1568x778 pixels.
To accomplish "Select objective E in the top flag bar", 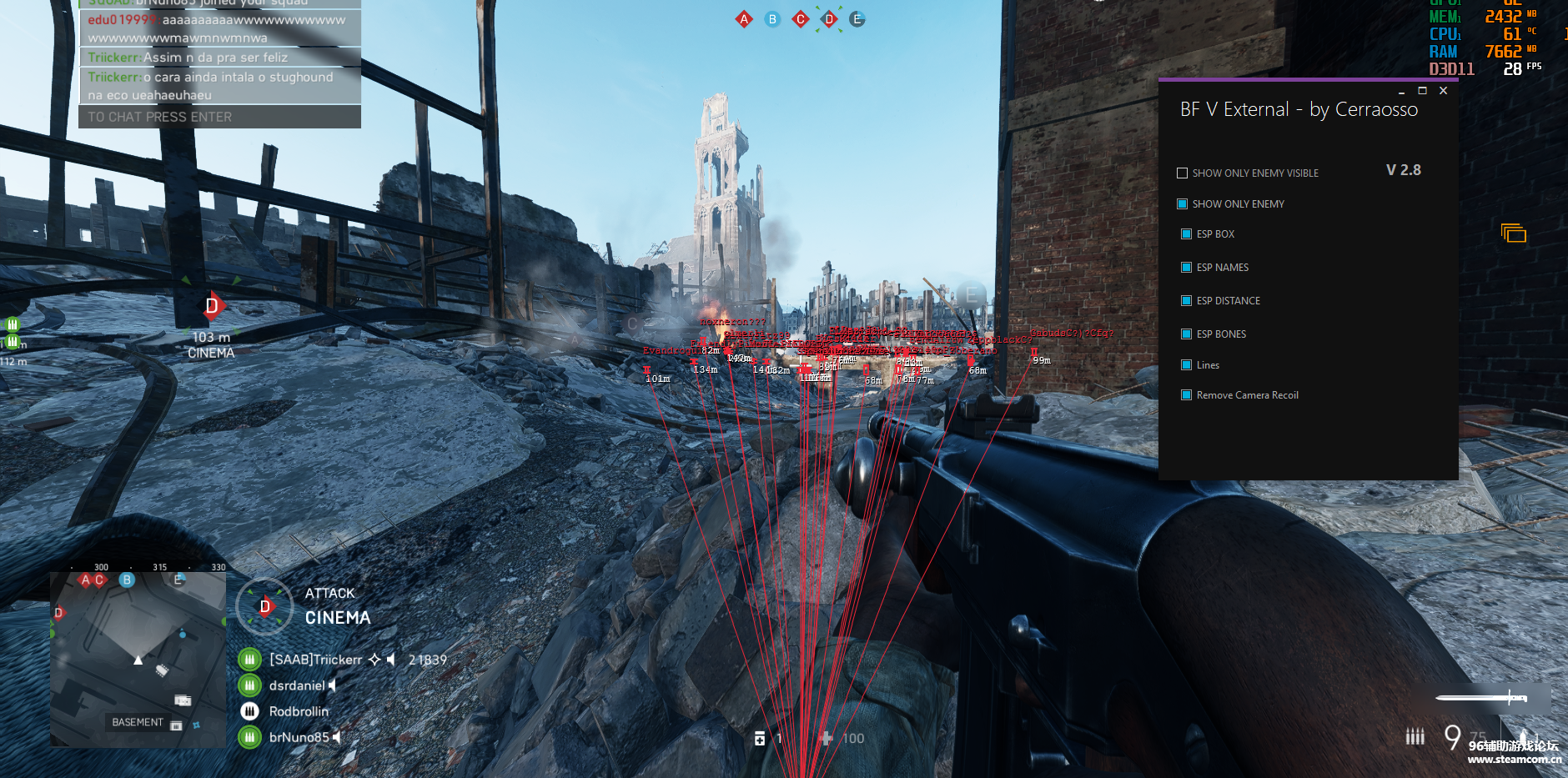I will point(857,19).
